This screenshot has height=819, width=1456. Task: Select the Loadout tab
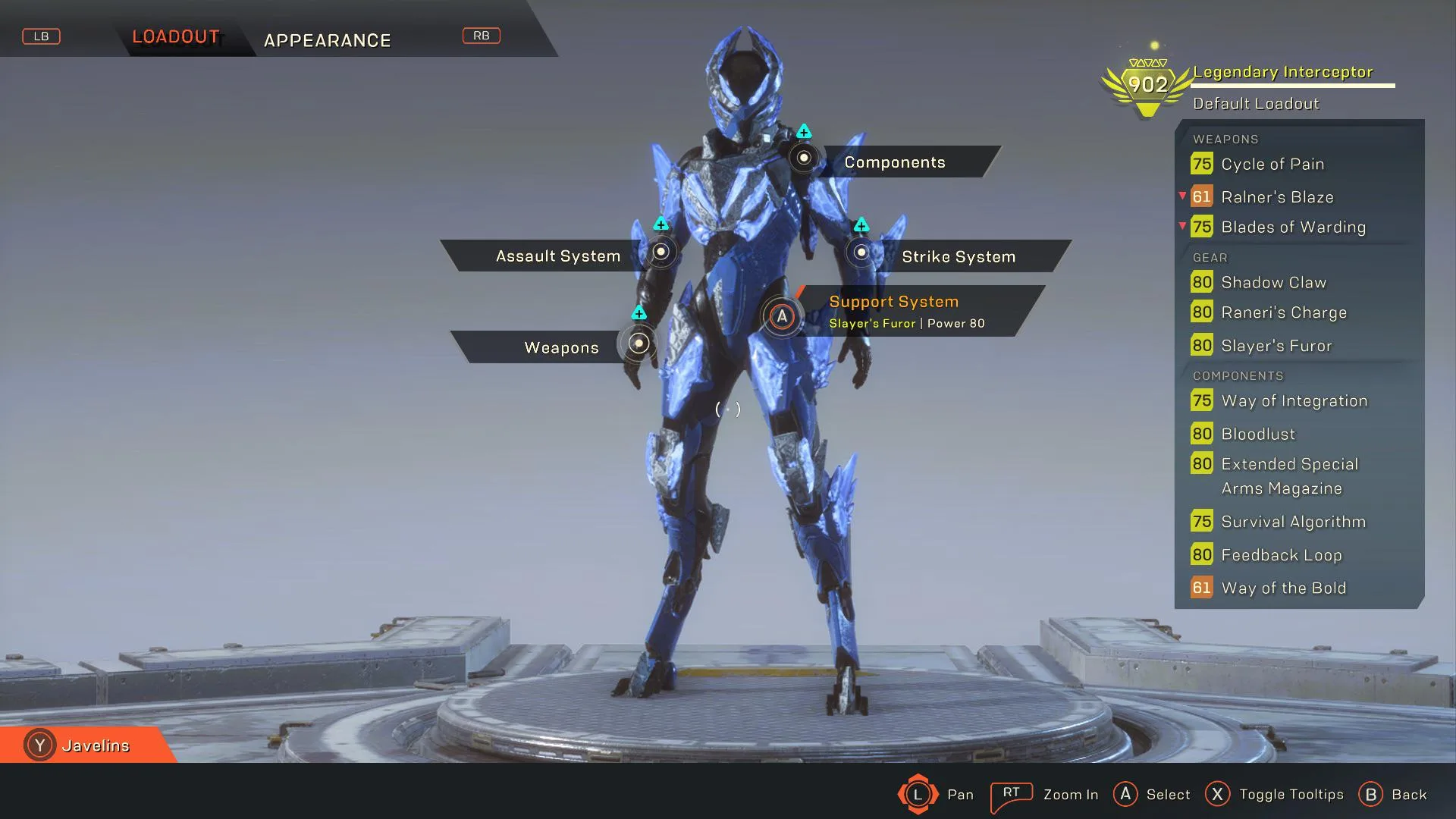tap(176, 36)
